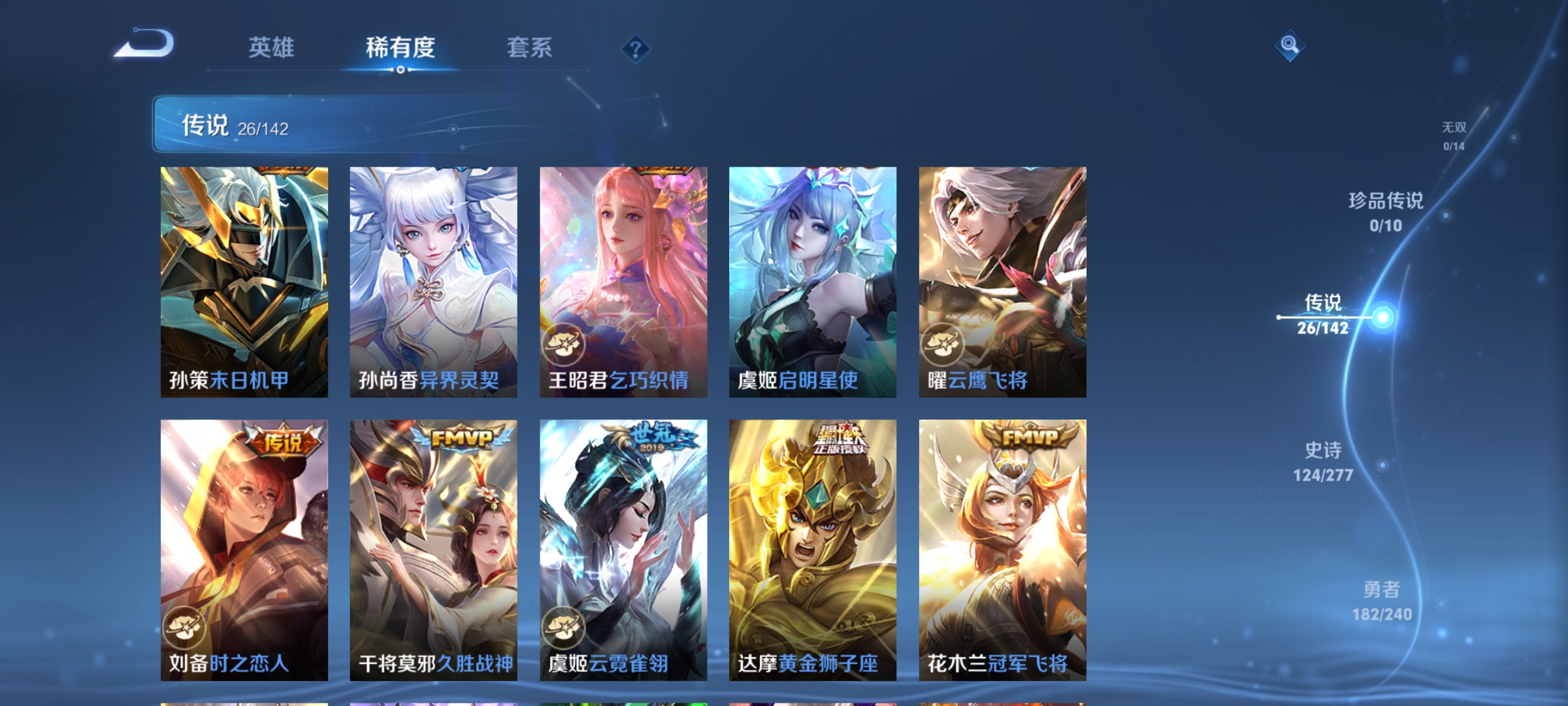The width and height of the screenshot is (1568, 706).
Task: Open the search magnifier icon
Action: click(1289, 44)
